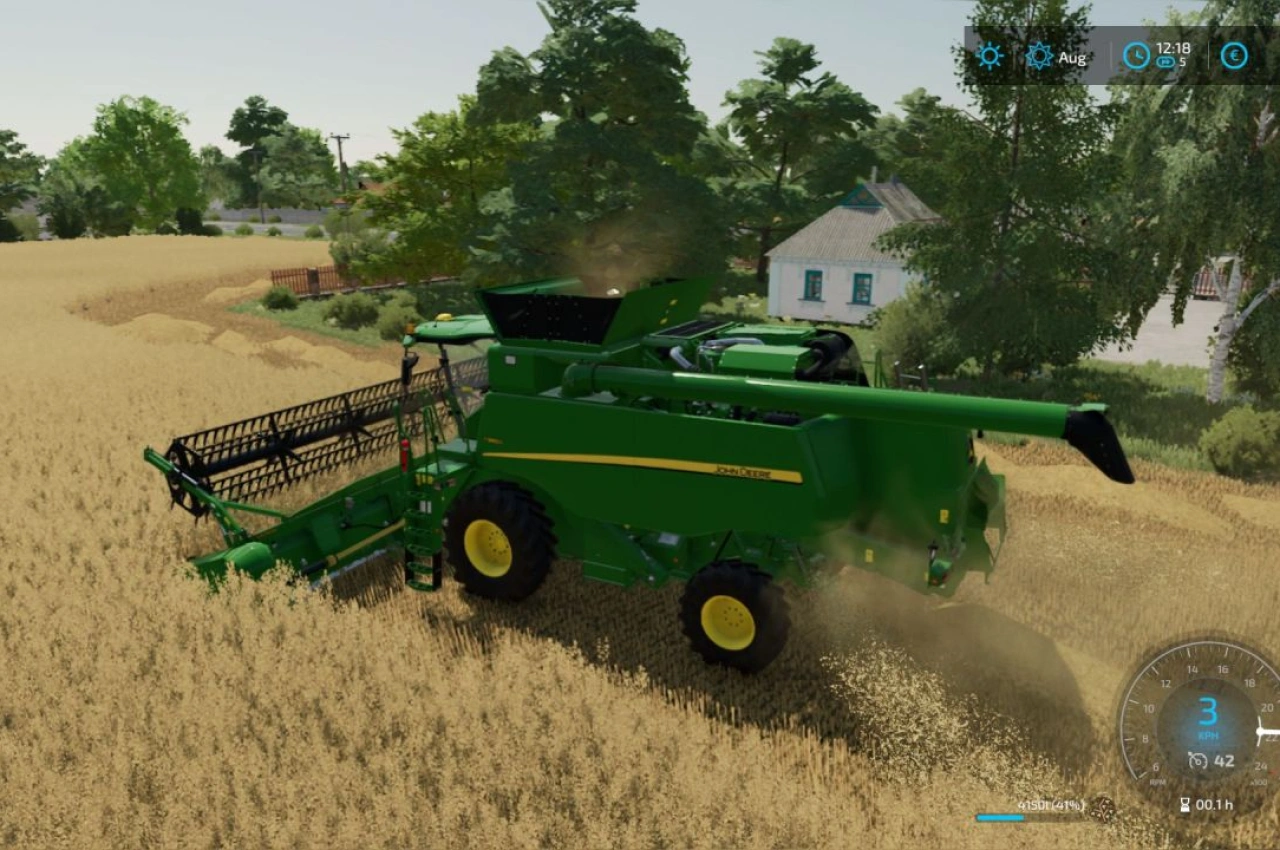
Task: Click the speed value 3 on the gauge
Action: (1209, 712)
